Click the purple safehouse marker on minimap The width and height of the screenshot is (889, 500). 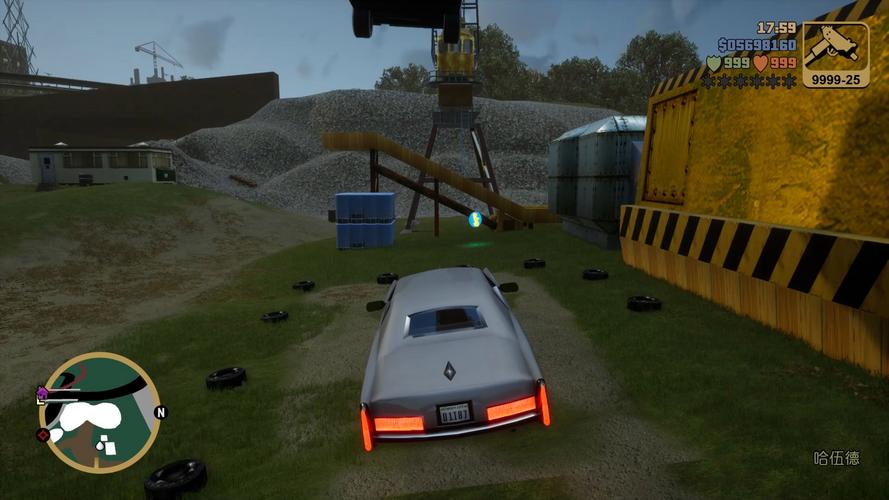pyautogui.click(x=42, y=392)
